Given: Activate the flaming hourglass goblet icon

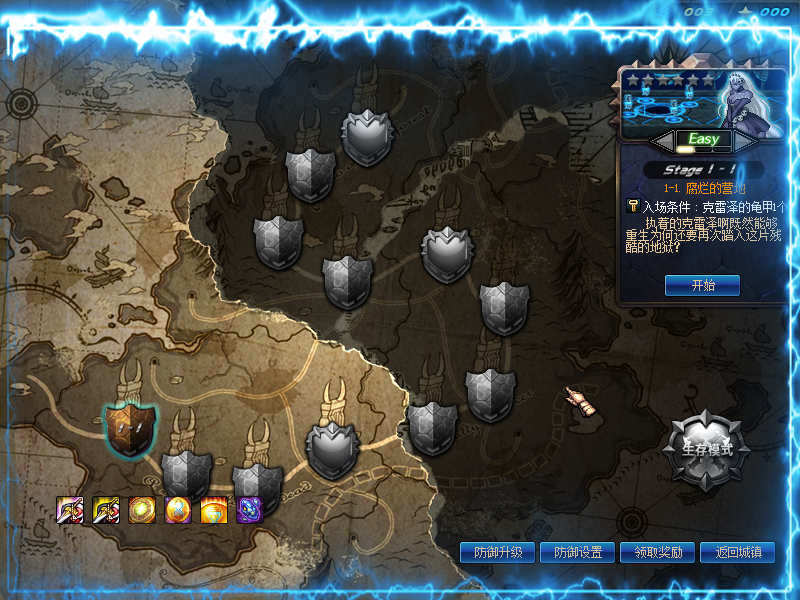Looking at the screenshot, I should [213, 510].
